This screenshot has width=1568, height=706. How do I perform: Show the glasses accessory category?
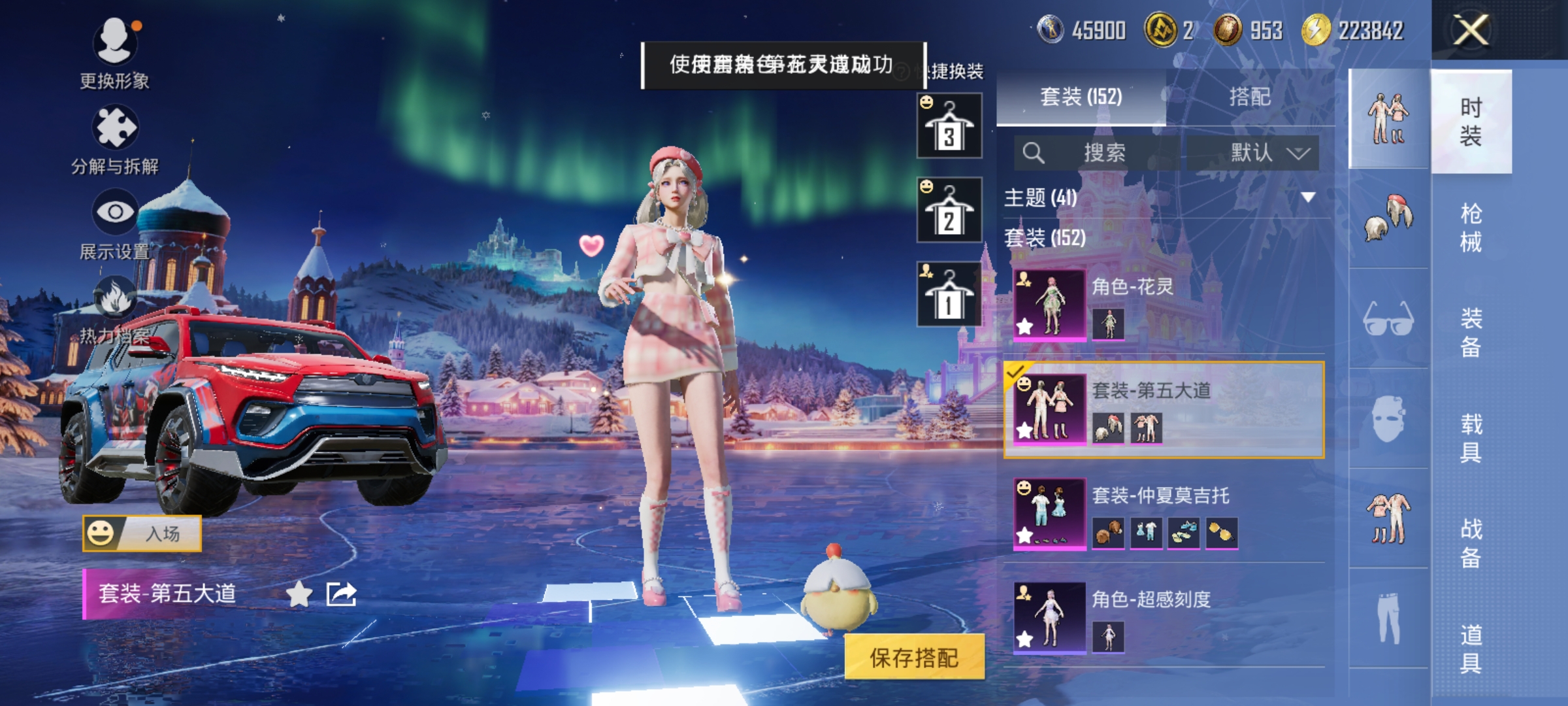[x=1388, y=319]
